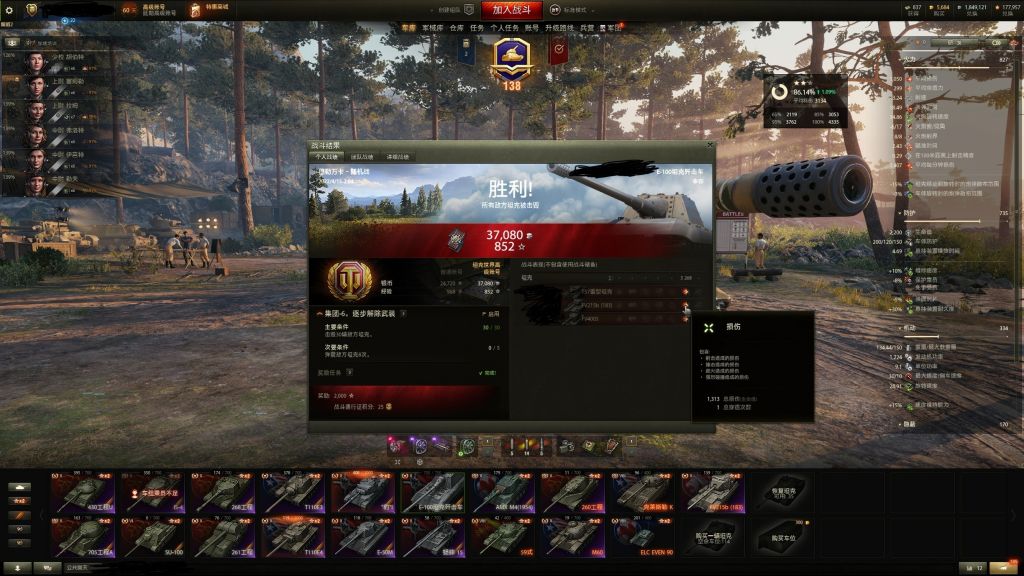
Task: Open the 个人任务 personal missions menu
Action: 503,29
